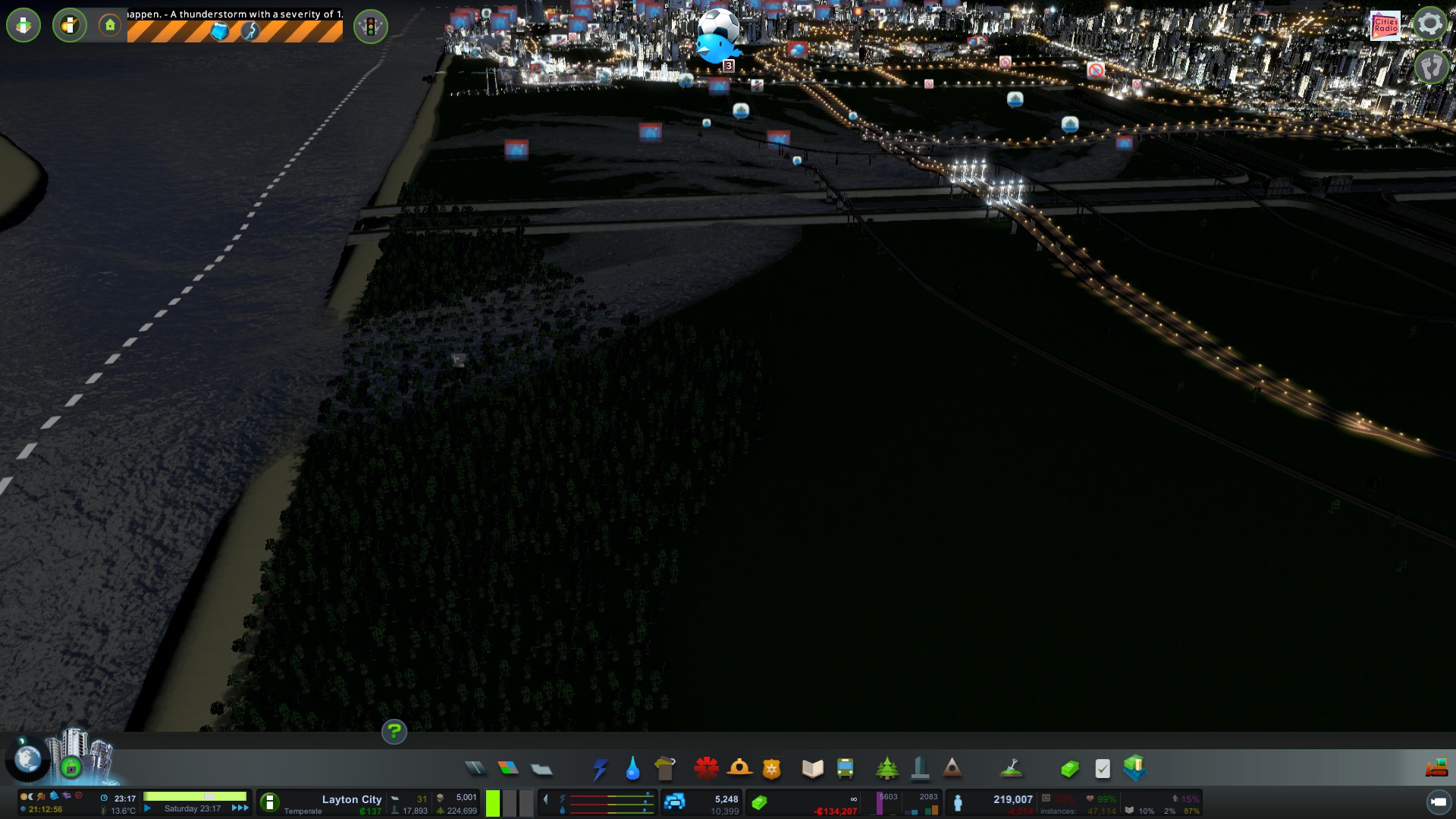Image resolution: width=1456 pixels, height=819 pixels.
Task: Open the Landscaping shovel tool
Action: (x=1011, y=769)
